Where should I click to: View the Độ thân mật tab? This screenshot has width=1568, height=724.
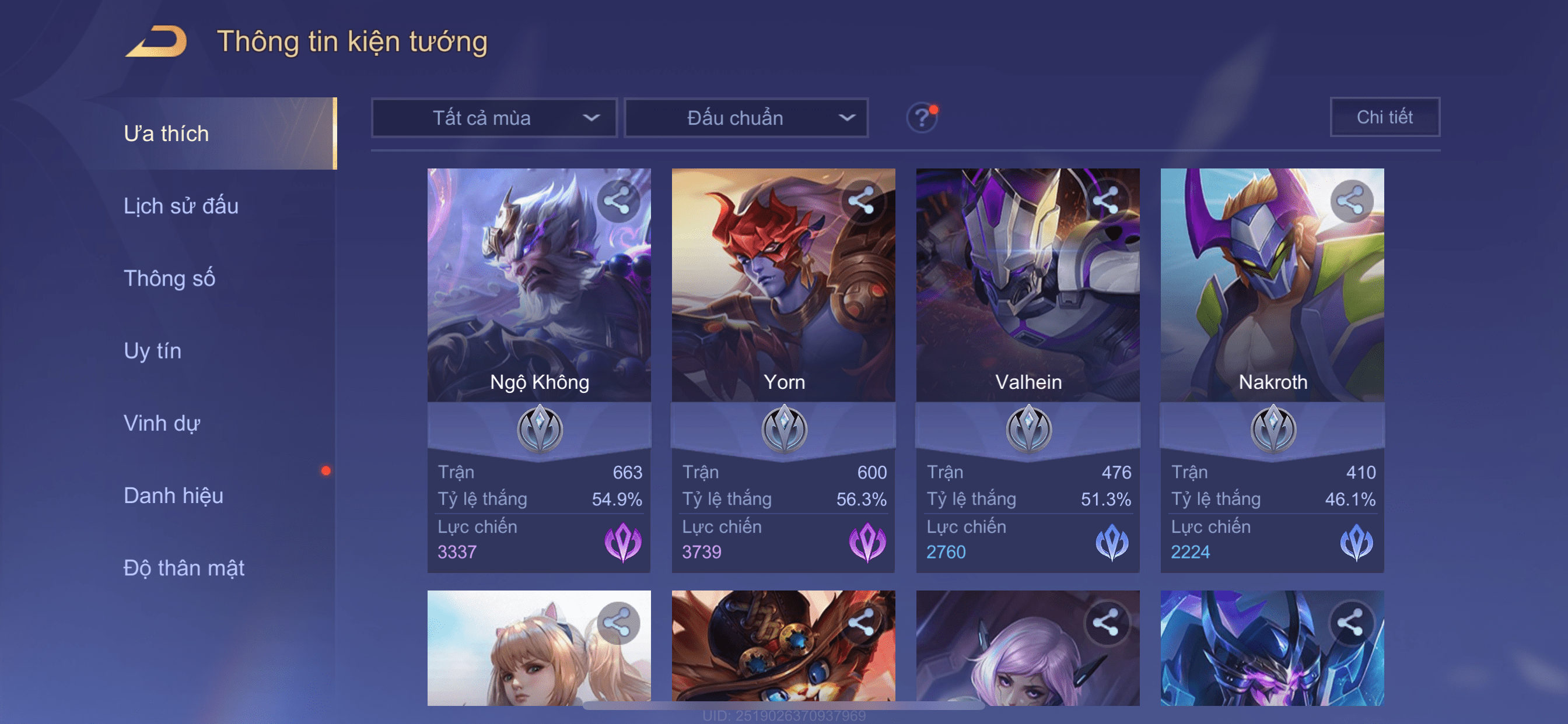click(184, 568)
